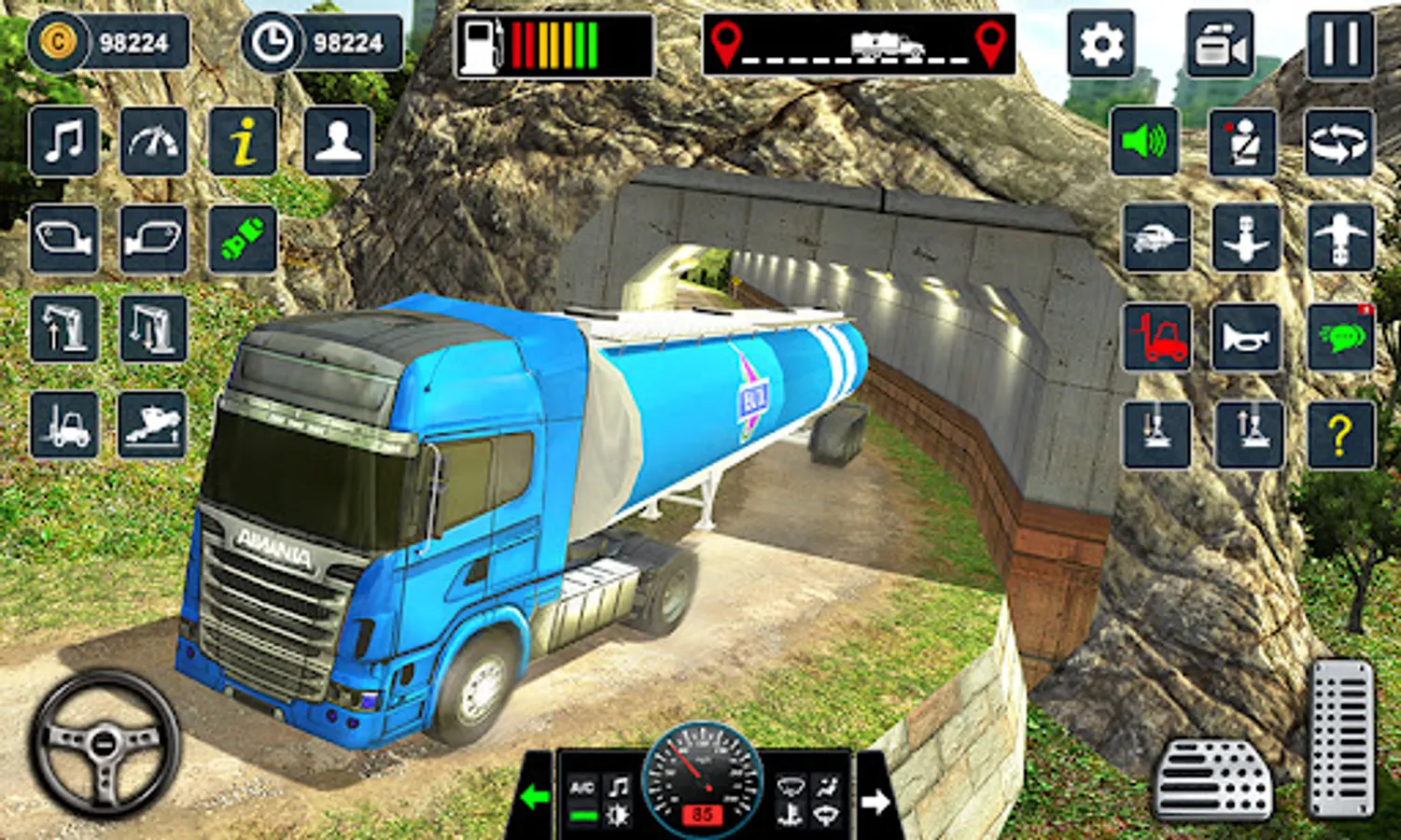Open the gear settings menu

[x=1101, y=44]
